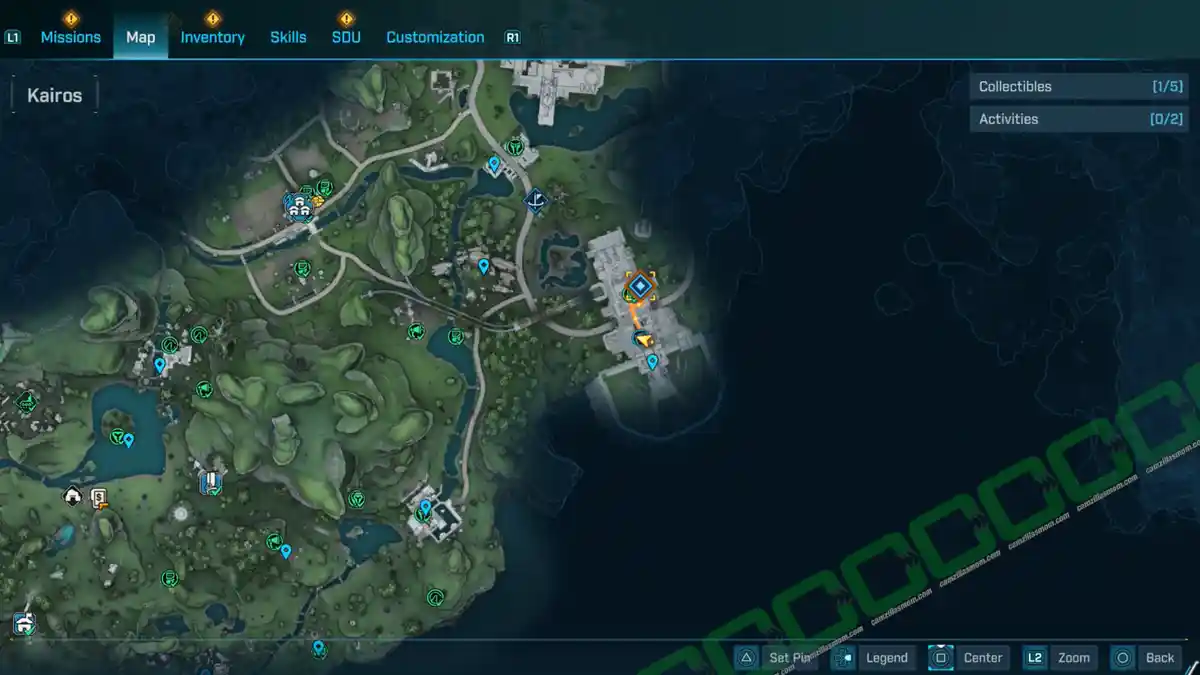Viewport: 1200px width, 675px height.
Task: Select the white house map marker
Action: 73,496
